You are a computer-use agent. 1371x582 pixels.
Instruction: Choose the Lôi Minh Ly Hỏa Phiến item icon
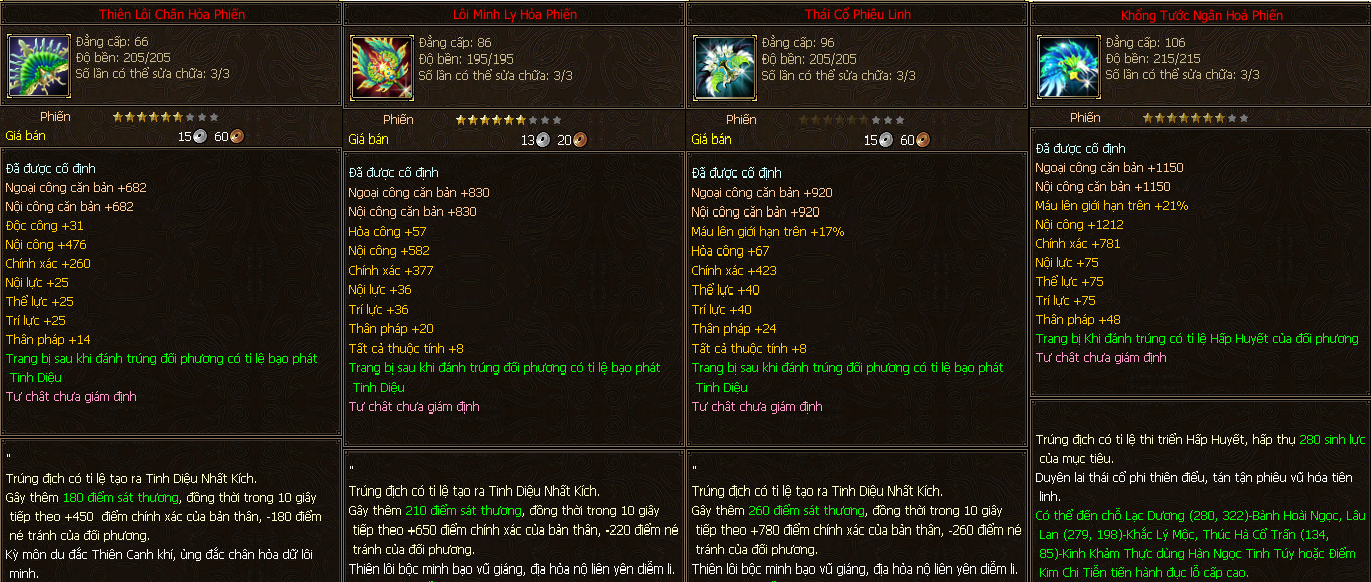pyautogui.click(x=380, y=67)
